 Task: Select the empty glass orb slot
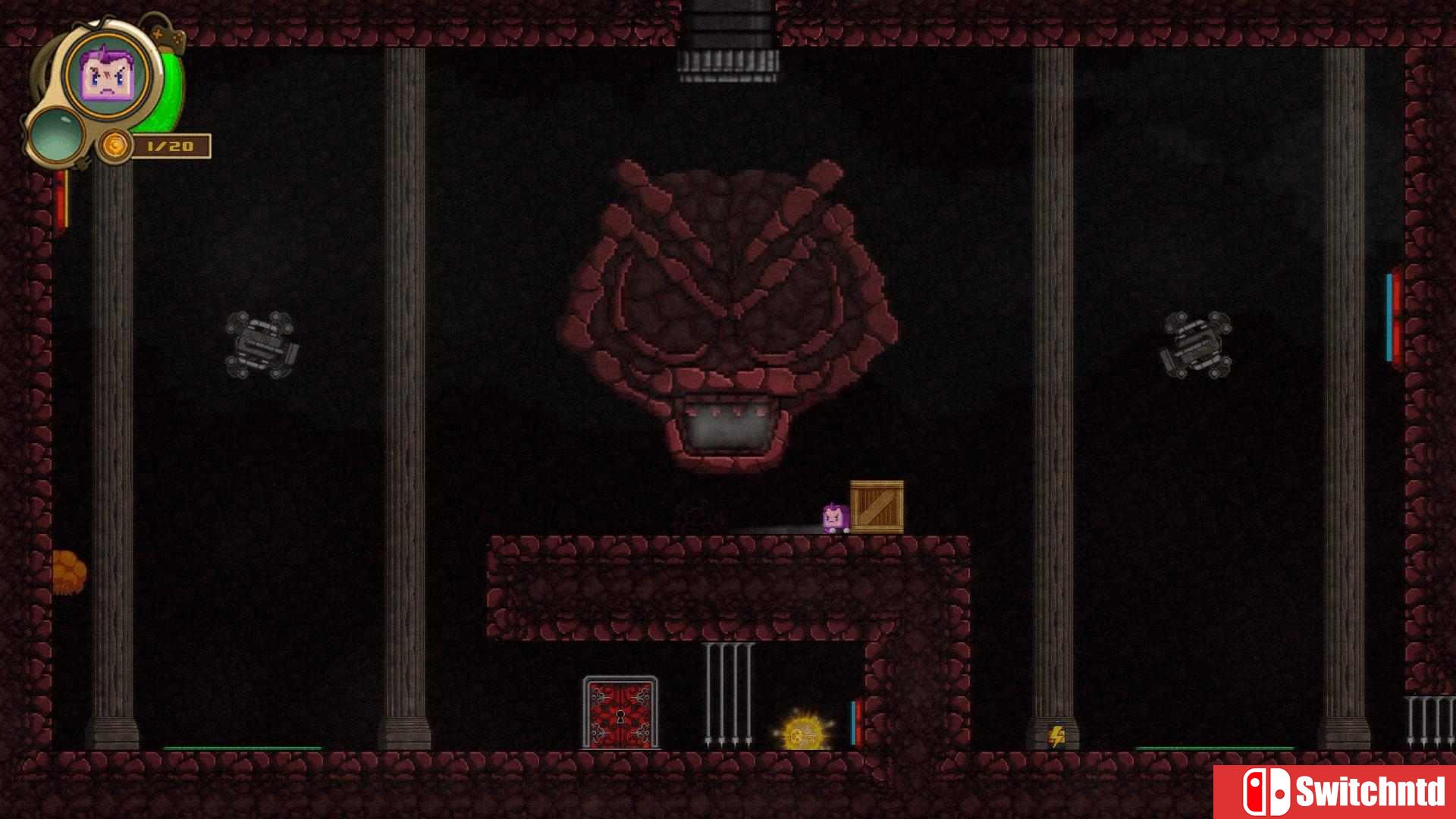[56, 133]
